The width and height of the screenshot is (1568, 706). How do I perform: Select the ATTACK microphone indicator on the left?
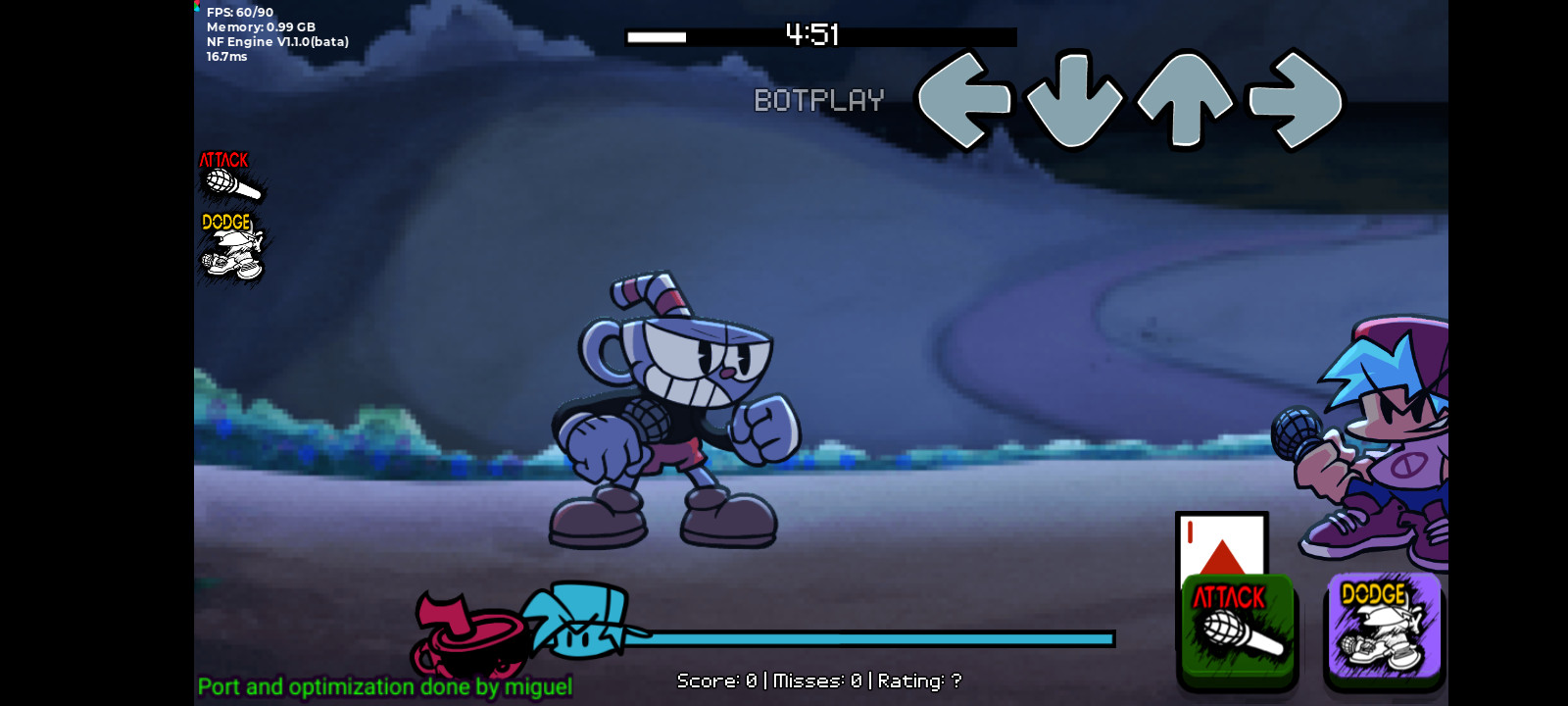click(x=230, y=176)
